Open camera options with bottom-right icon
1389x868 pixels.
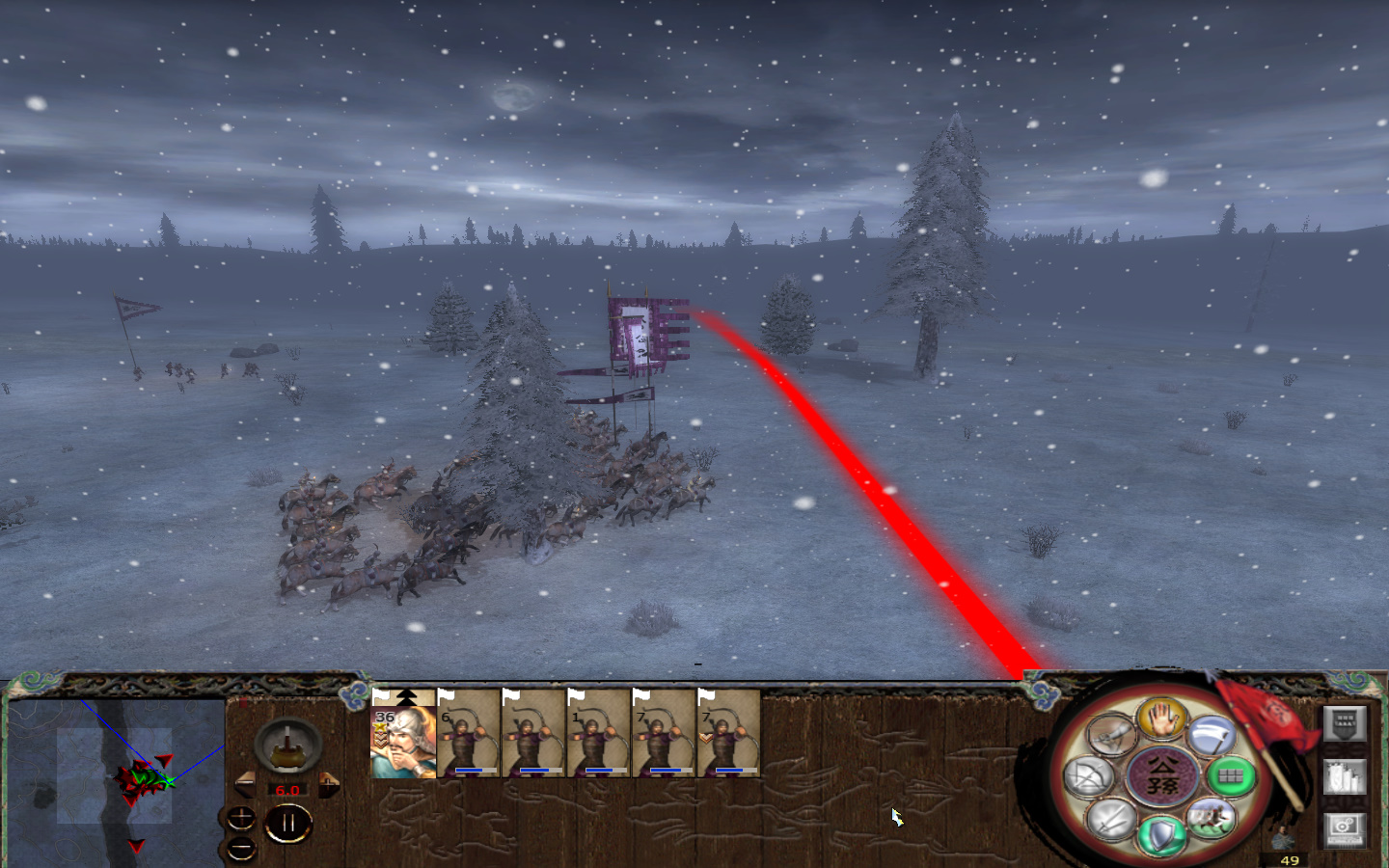(1347, 827)
